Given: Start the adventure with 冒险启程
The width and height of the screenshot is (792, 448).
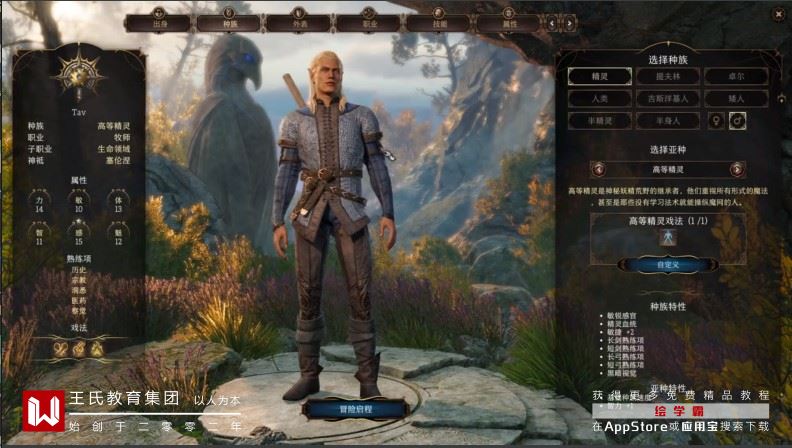Looking at the screenshot, I should [355, 408].
